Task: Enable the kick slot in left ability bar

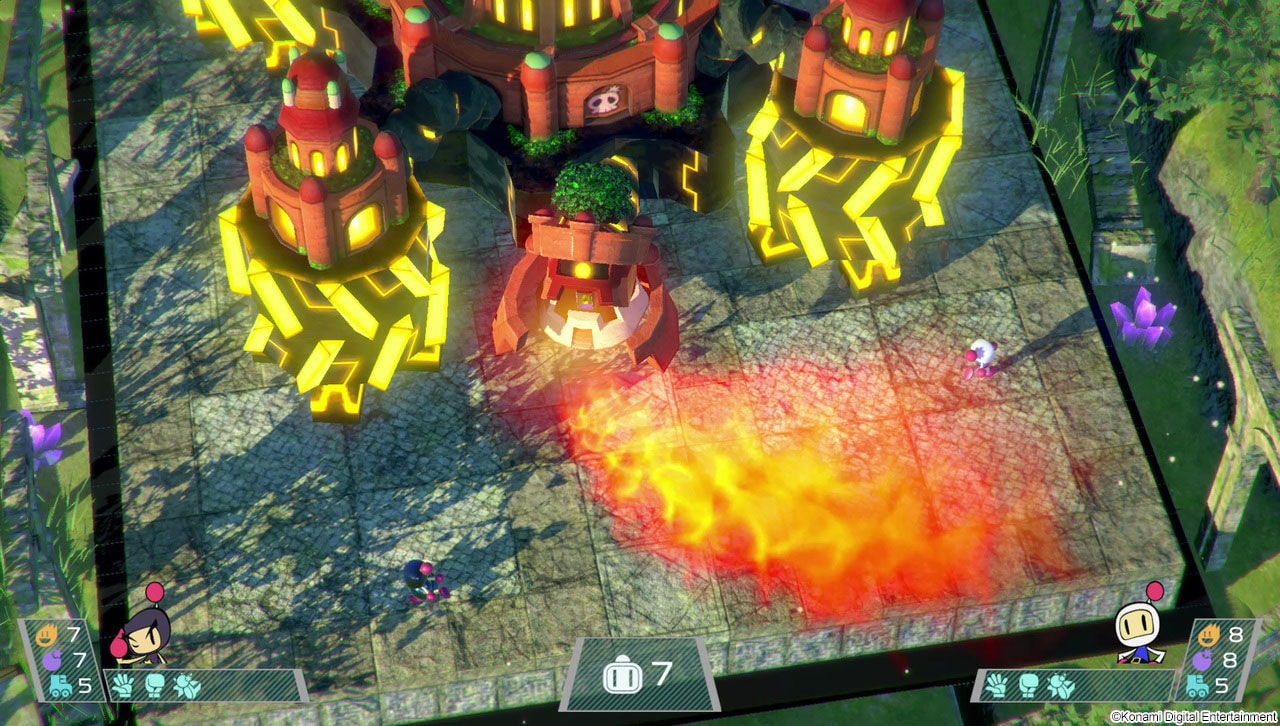Action: point(187,686)
